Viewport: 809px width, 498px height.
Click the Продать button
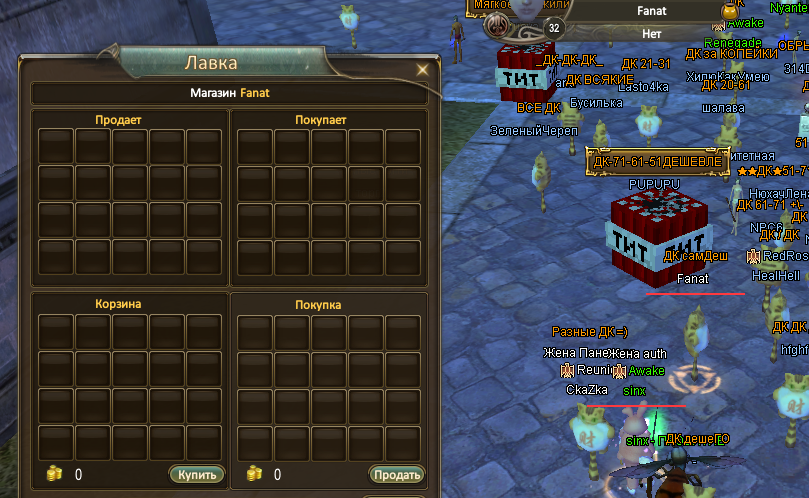pyautogui.click(x=396, y=474)
